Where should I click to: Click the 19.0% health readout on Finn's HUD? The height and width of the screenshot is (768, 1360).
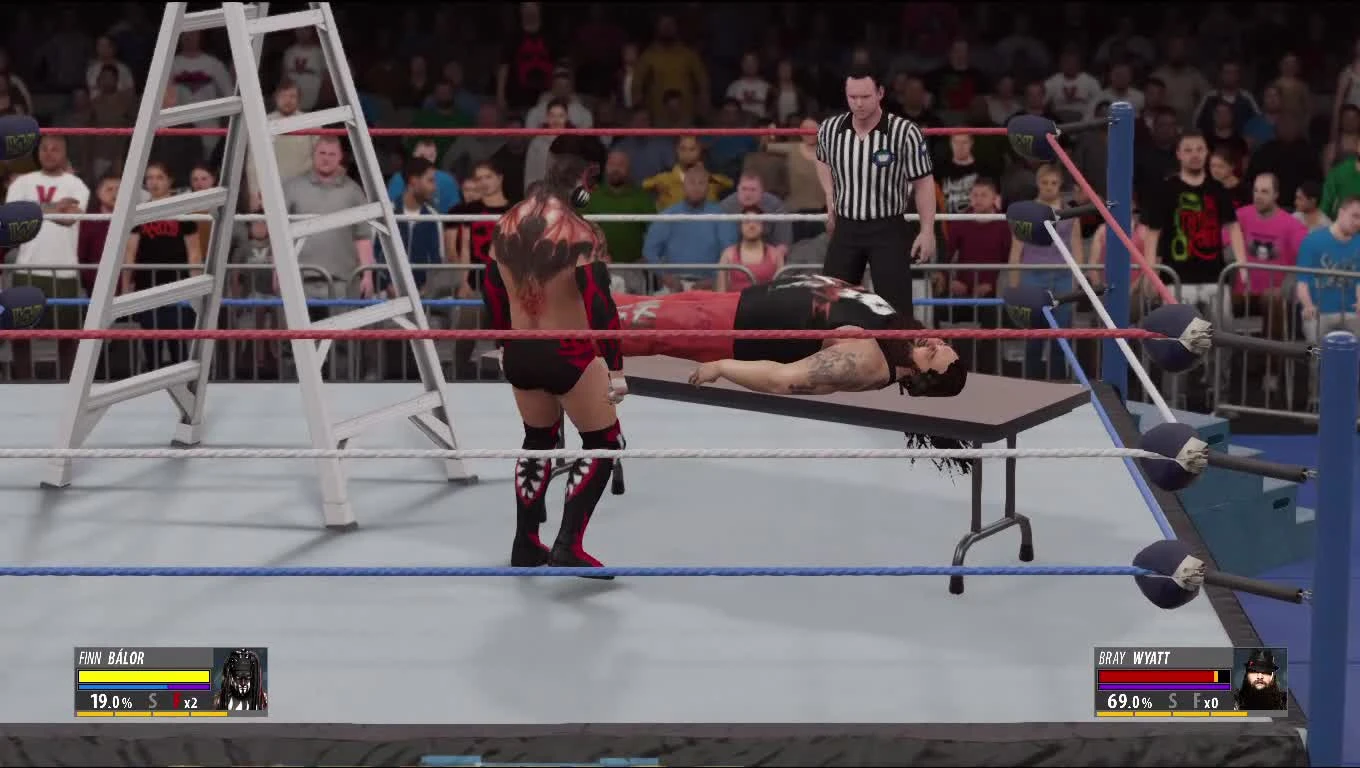(110, 701)
